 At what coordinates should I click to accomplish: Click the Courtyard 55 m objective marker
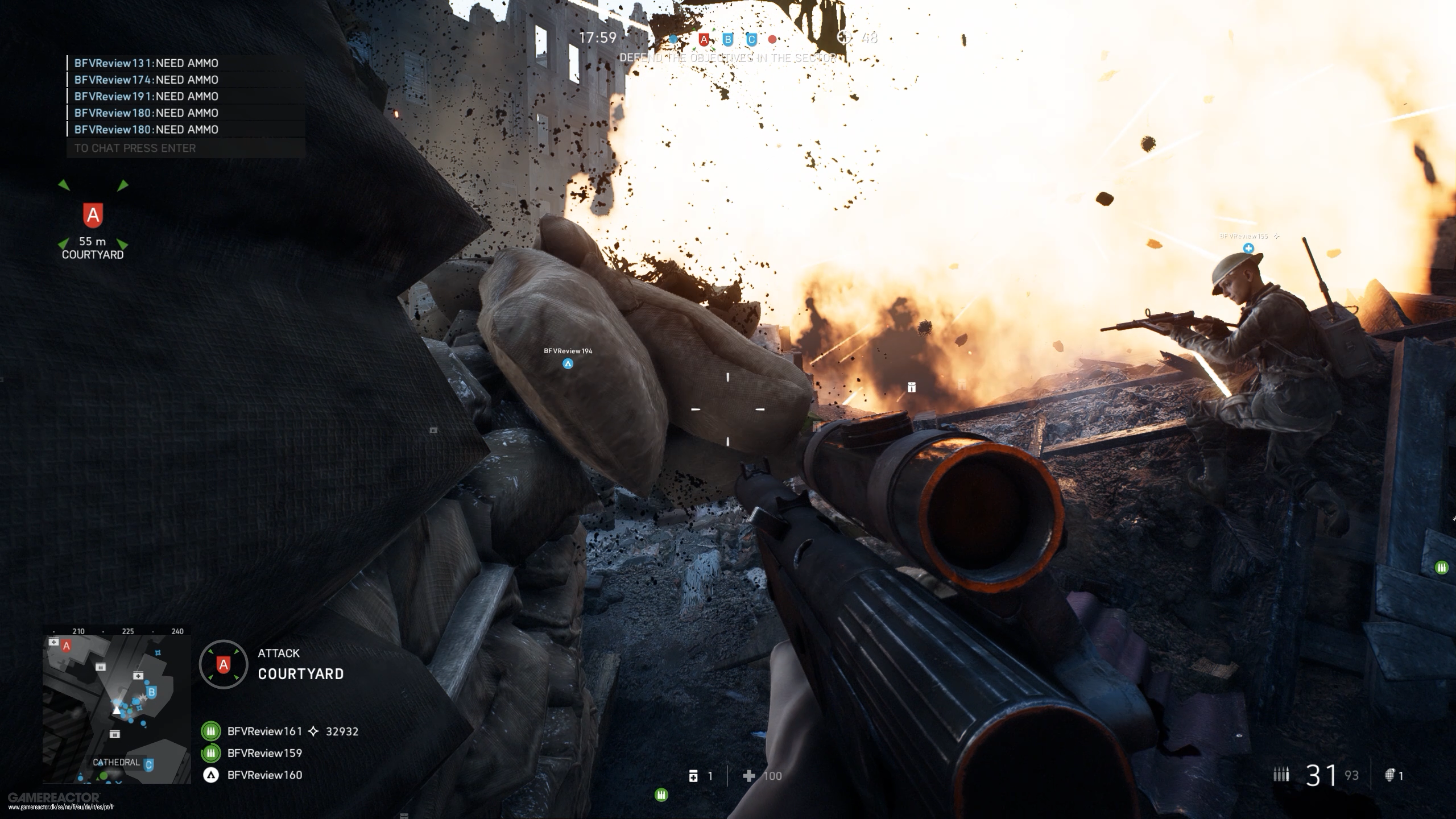(93, 216)
